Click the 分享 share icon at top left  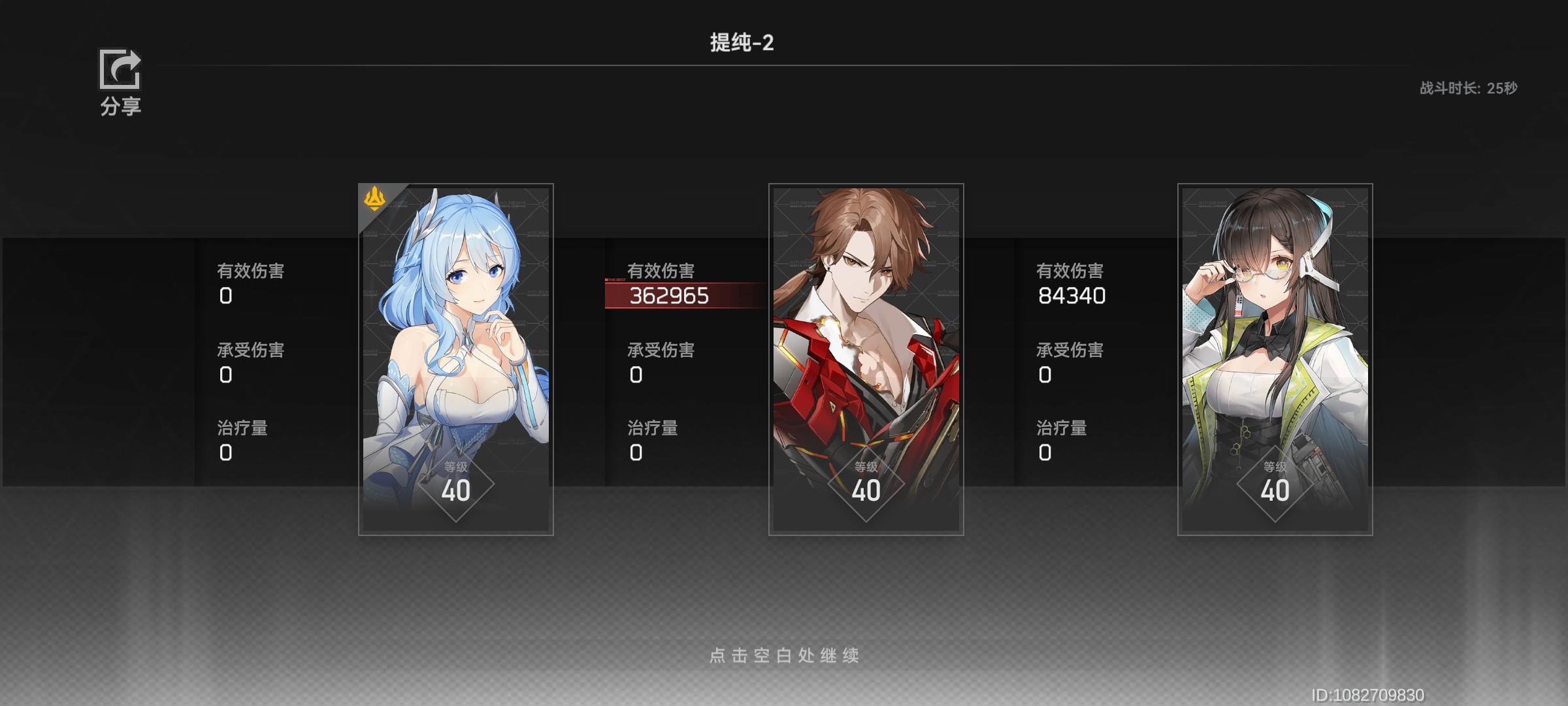(x=122, y=70)
